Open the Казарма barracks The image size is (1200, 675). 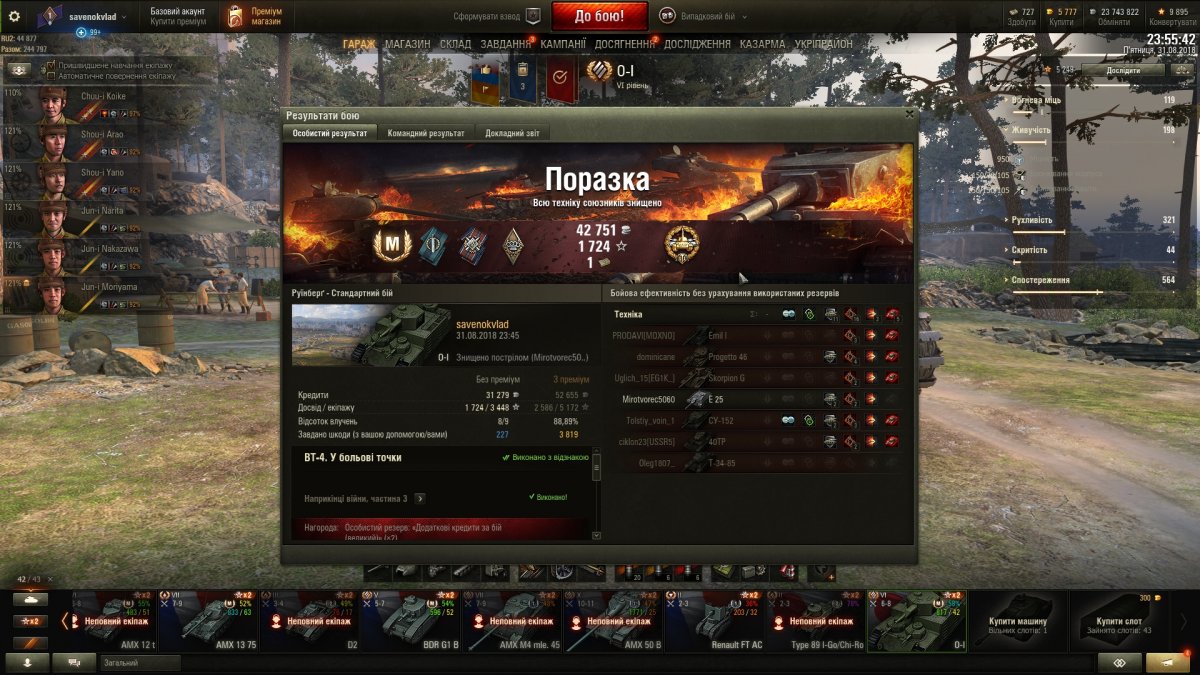(762, 45)
